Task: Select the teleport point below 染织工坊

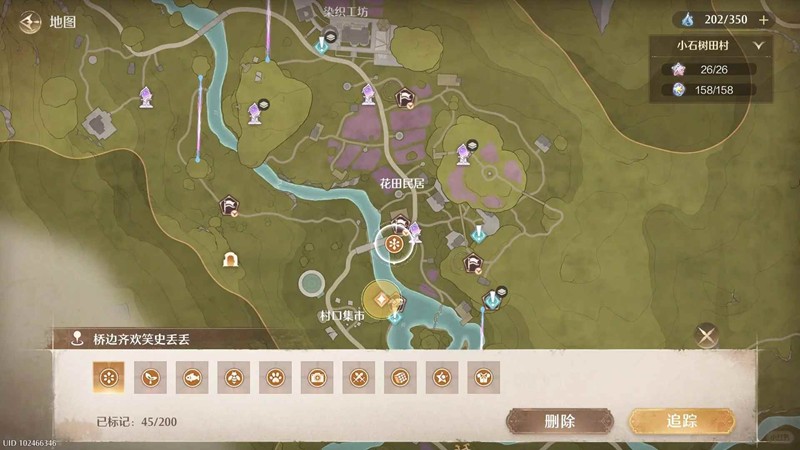Action: pyautogui.click(x=322, y=44)
